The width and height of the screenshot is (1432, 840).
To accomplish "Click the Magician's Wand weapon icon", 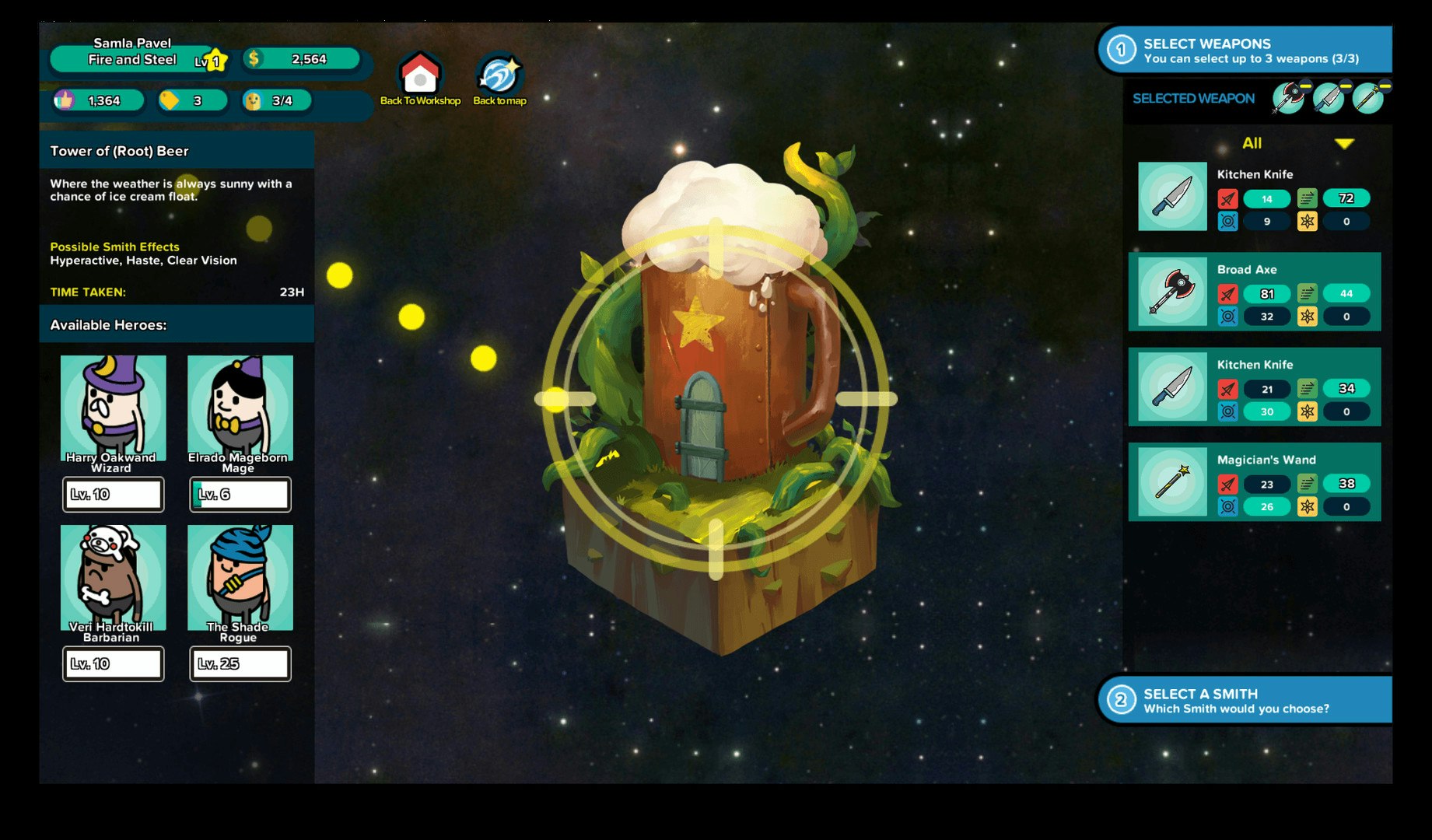I will [1171, 482].
